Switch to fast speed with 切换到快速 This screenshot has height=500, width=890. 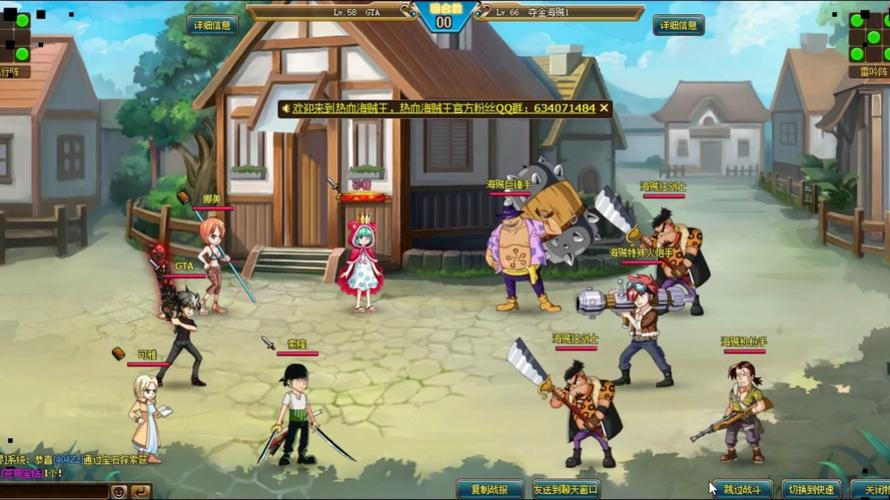[x=811, y=490]
